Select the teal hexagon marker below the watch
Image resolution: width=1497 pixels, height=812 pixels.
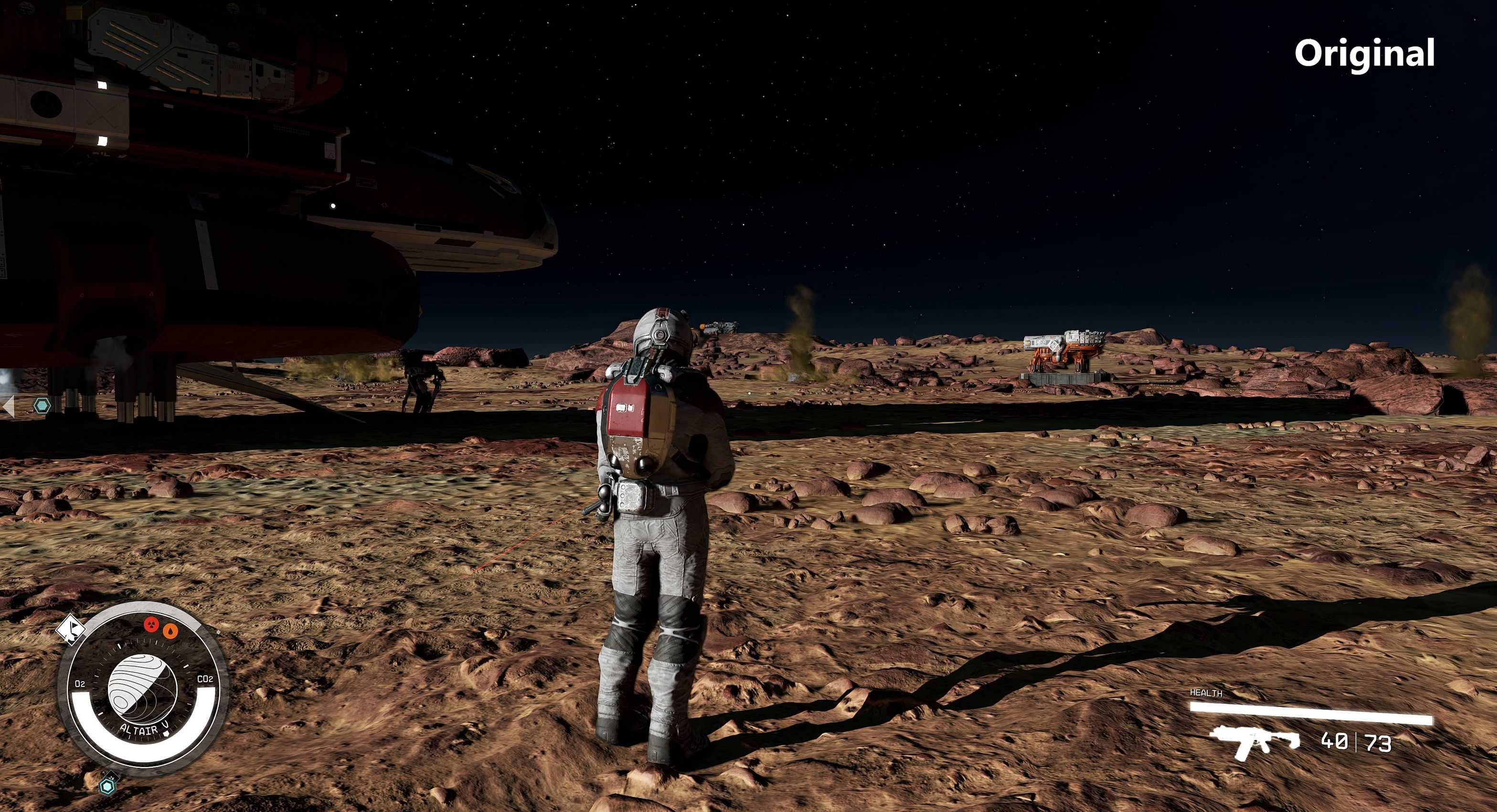click(x=107, y=786)
